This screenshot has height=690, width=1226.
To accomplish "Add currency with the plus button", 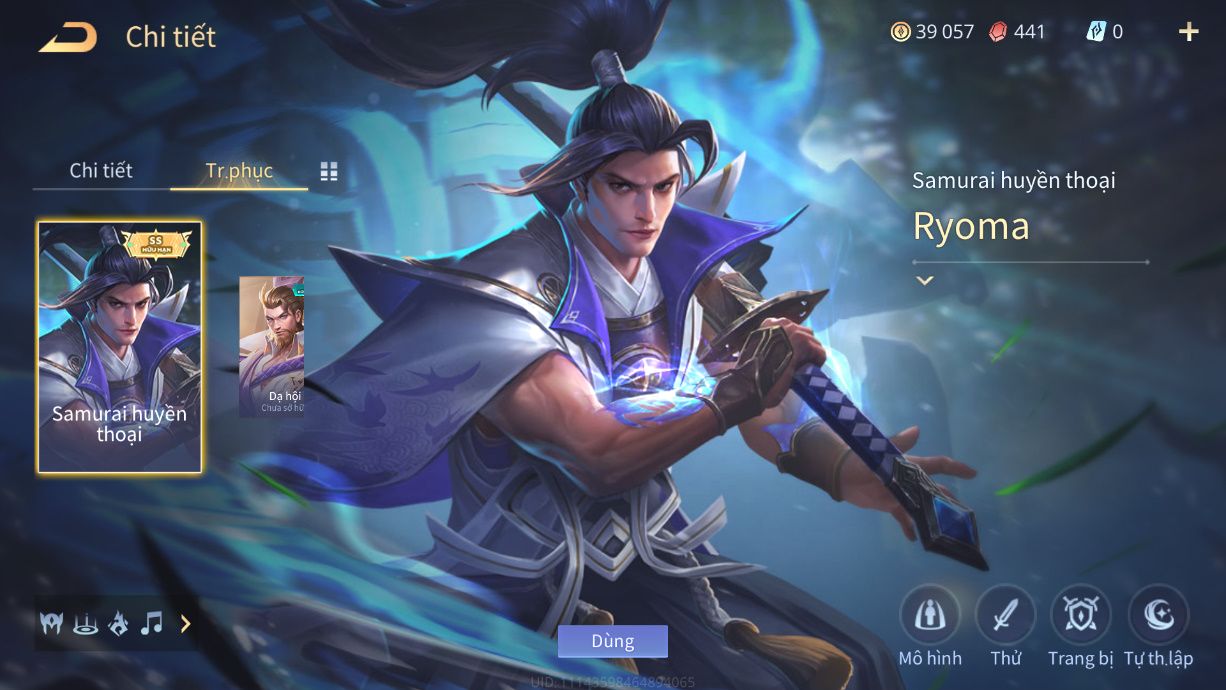I will 1188,32.
